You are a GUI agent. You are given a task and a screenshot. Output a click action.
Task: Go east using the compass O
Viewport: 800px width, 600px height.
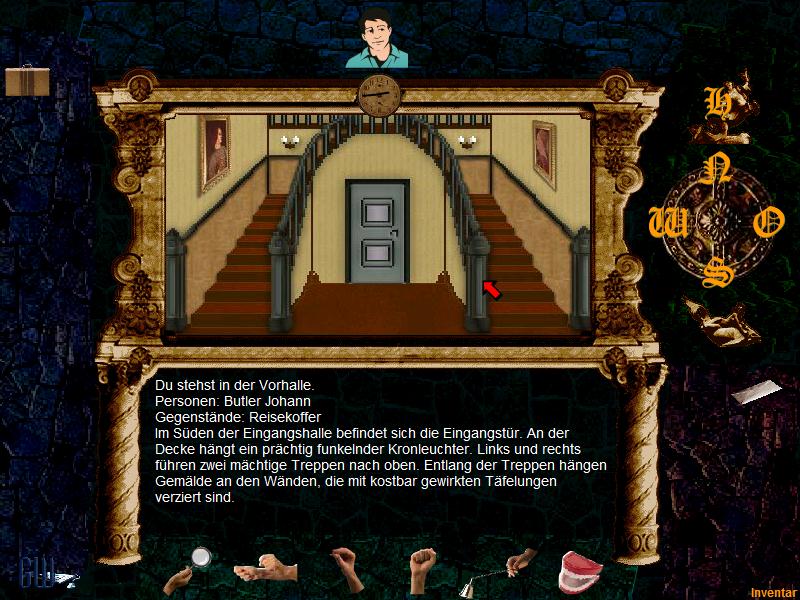766,223
